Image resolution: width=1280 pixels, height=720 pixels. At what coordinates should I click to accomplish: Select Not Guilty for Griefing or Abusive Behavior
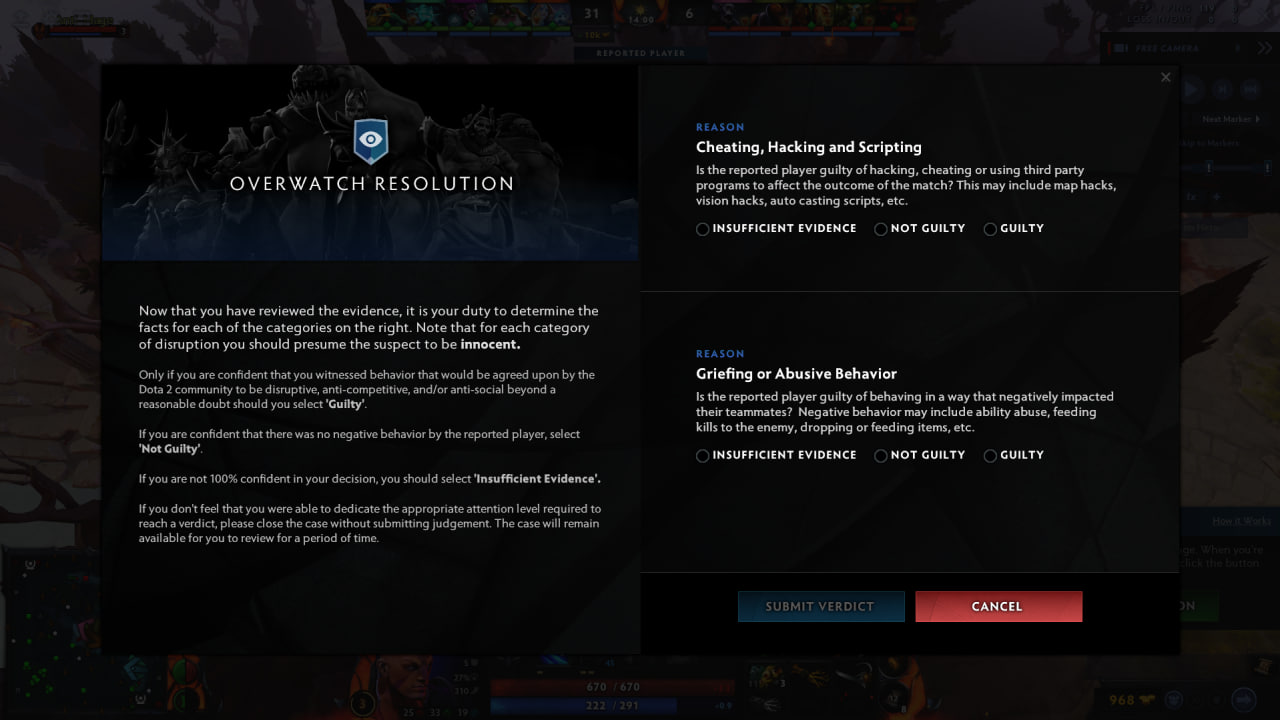coord(880,455)
